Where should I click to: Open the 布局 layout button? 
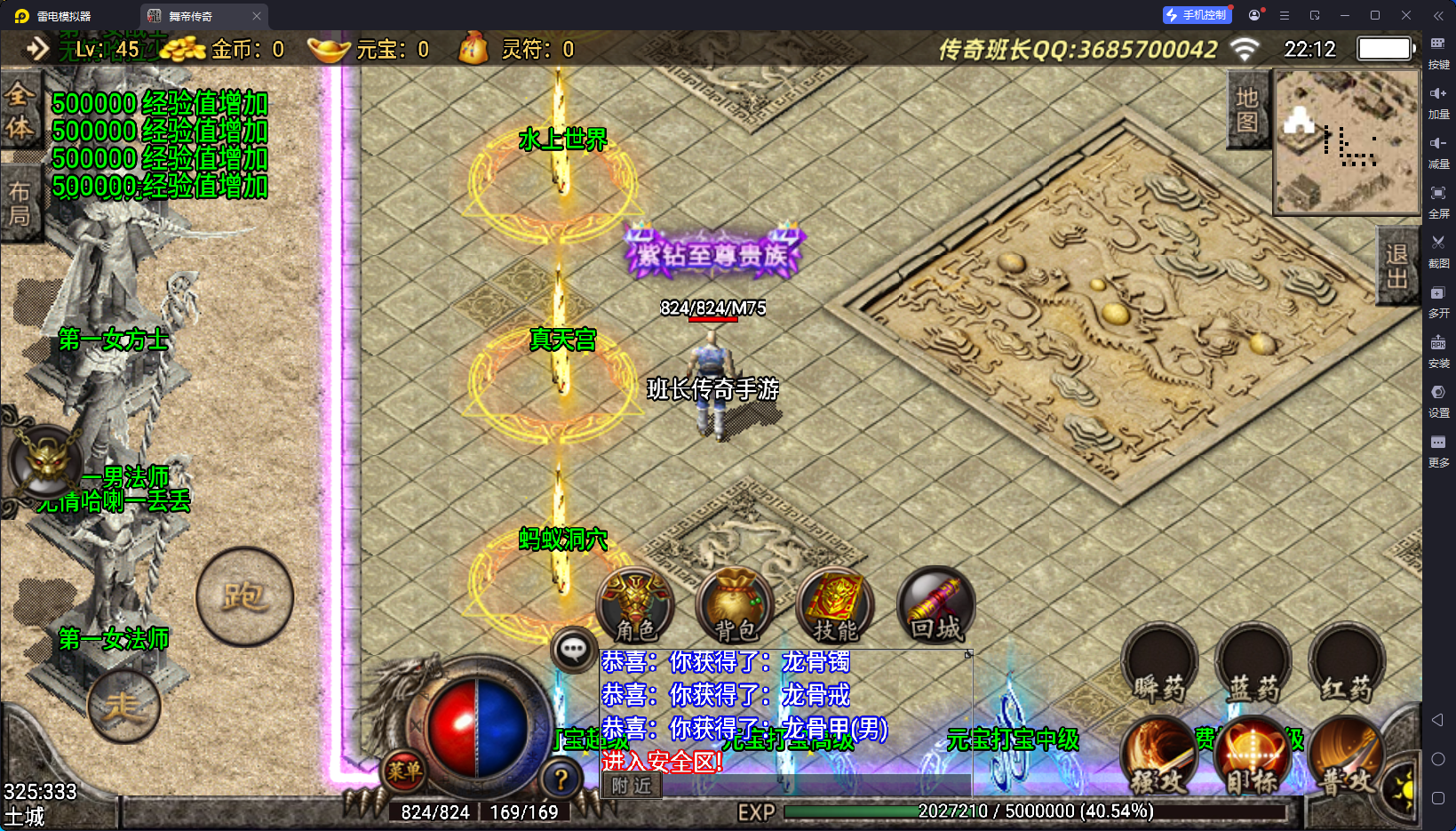(20, 204)
